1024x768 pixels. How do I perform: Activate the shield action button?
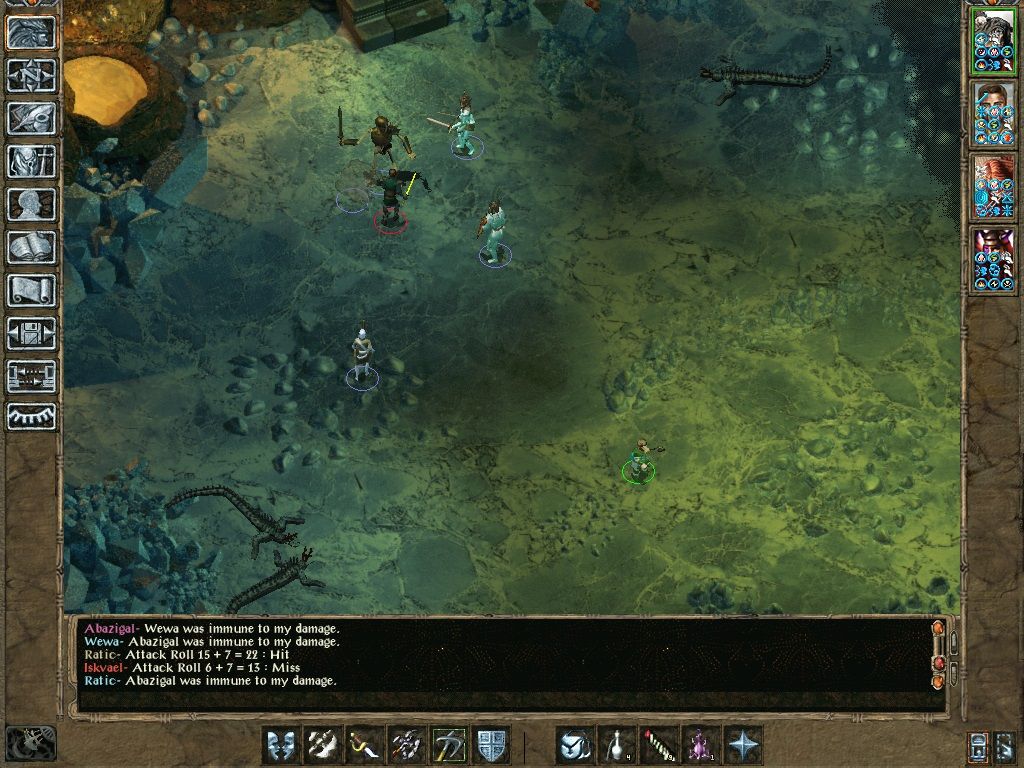[491, 745]
